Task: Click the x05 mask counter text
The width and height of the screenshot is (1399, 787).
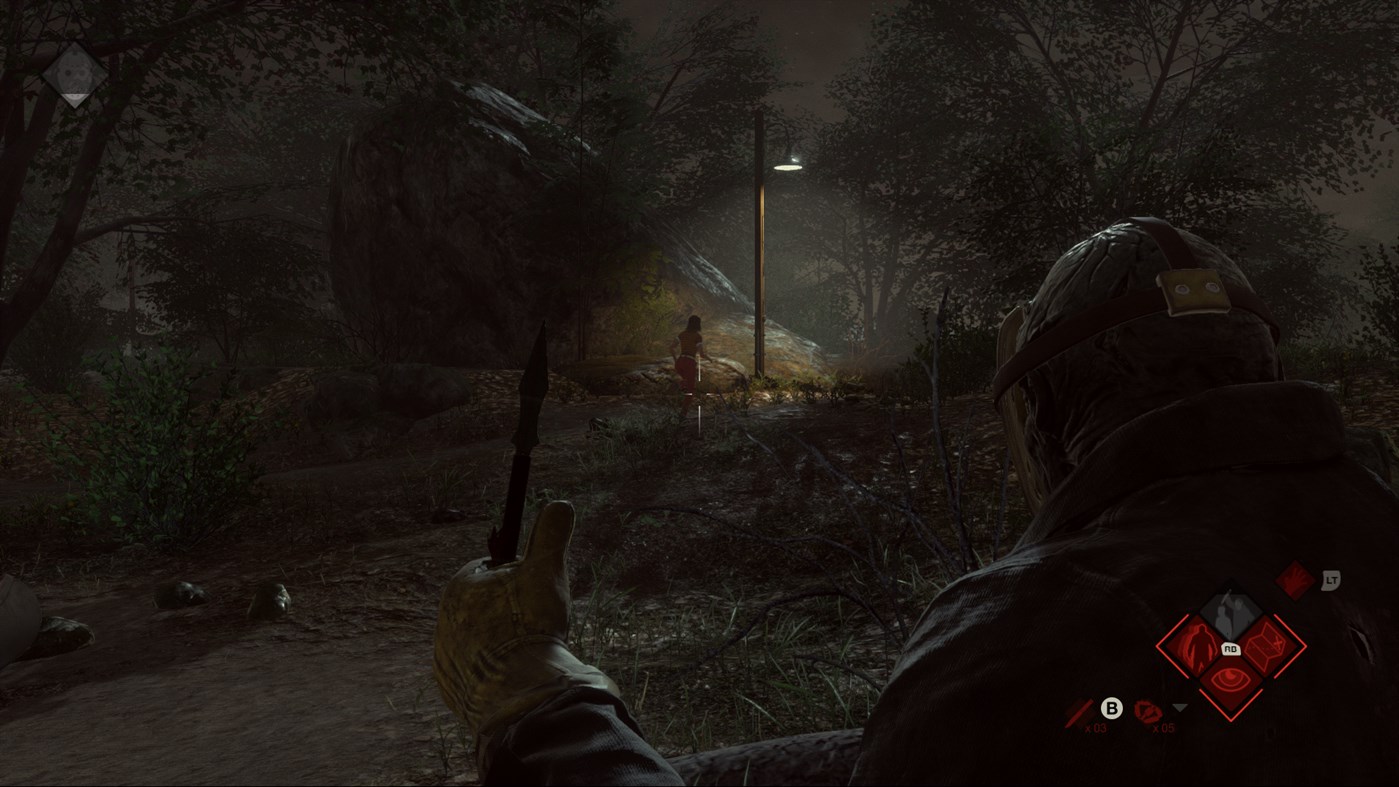Action: [x=1164, y=727]
